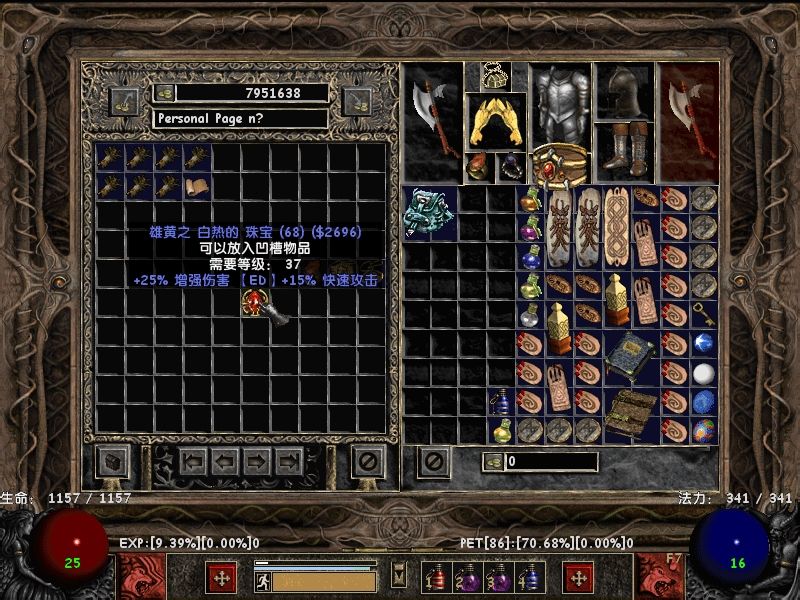Pick up the golden key
800x600 pixels.
tap(704, 314)
